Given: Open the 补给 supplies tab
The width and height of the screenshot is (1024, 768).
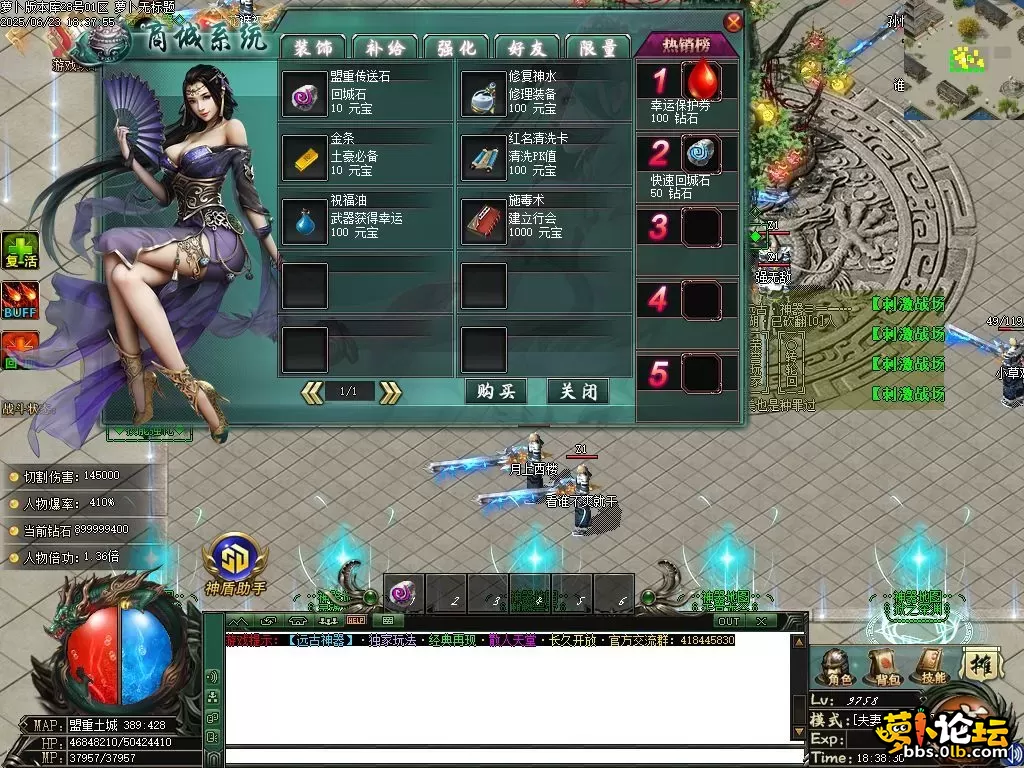Looking at the screenshot, I should pos(384,47).
